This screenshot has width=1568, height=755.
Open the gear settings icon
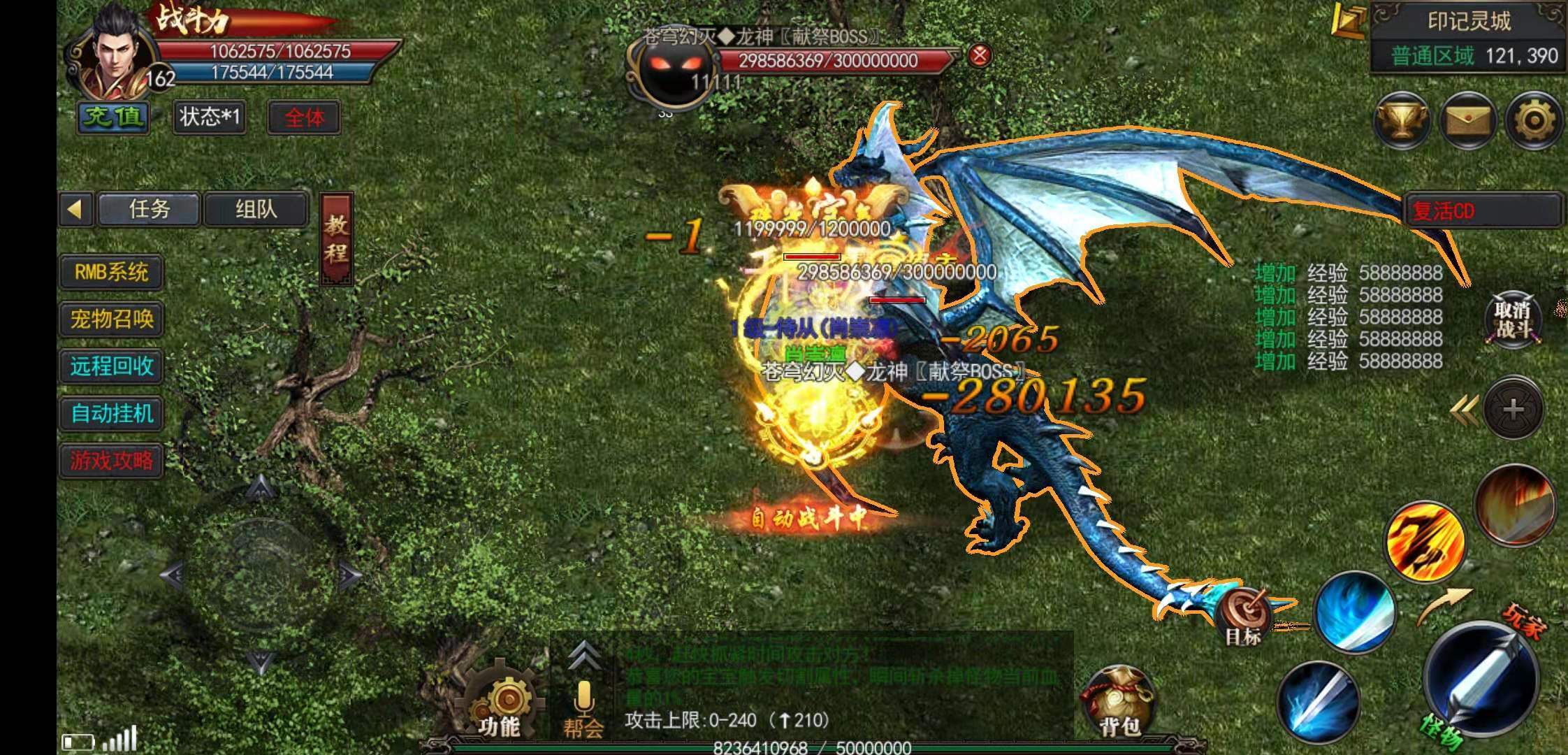click(x=1534, y=121)
